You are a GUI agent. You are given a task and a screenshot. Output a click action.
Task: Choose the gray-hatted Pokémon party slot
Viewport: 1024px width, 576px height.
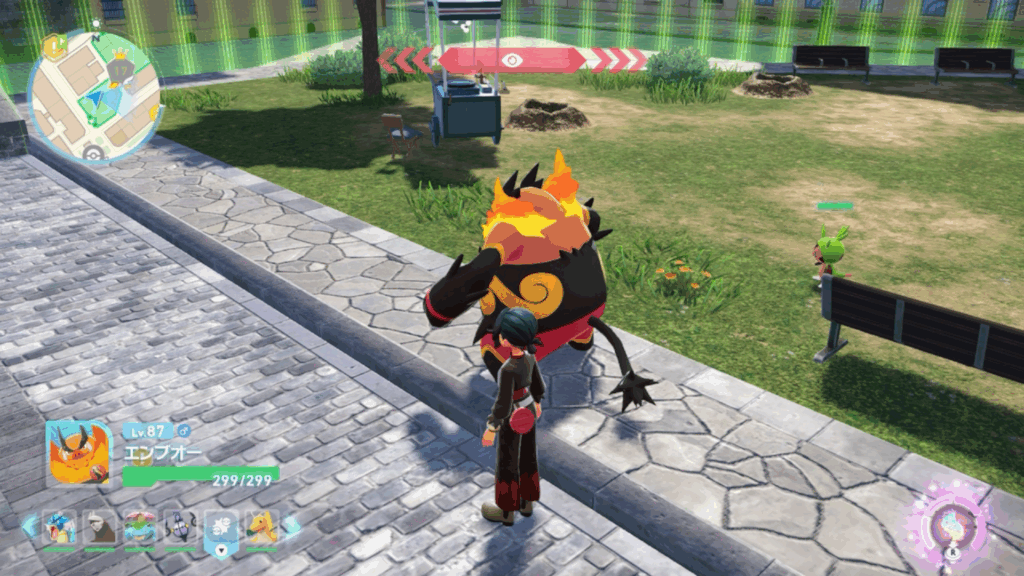point(99,528)
